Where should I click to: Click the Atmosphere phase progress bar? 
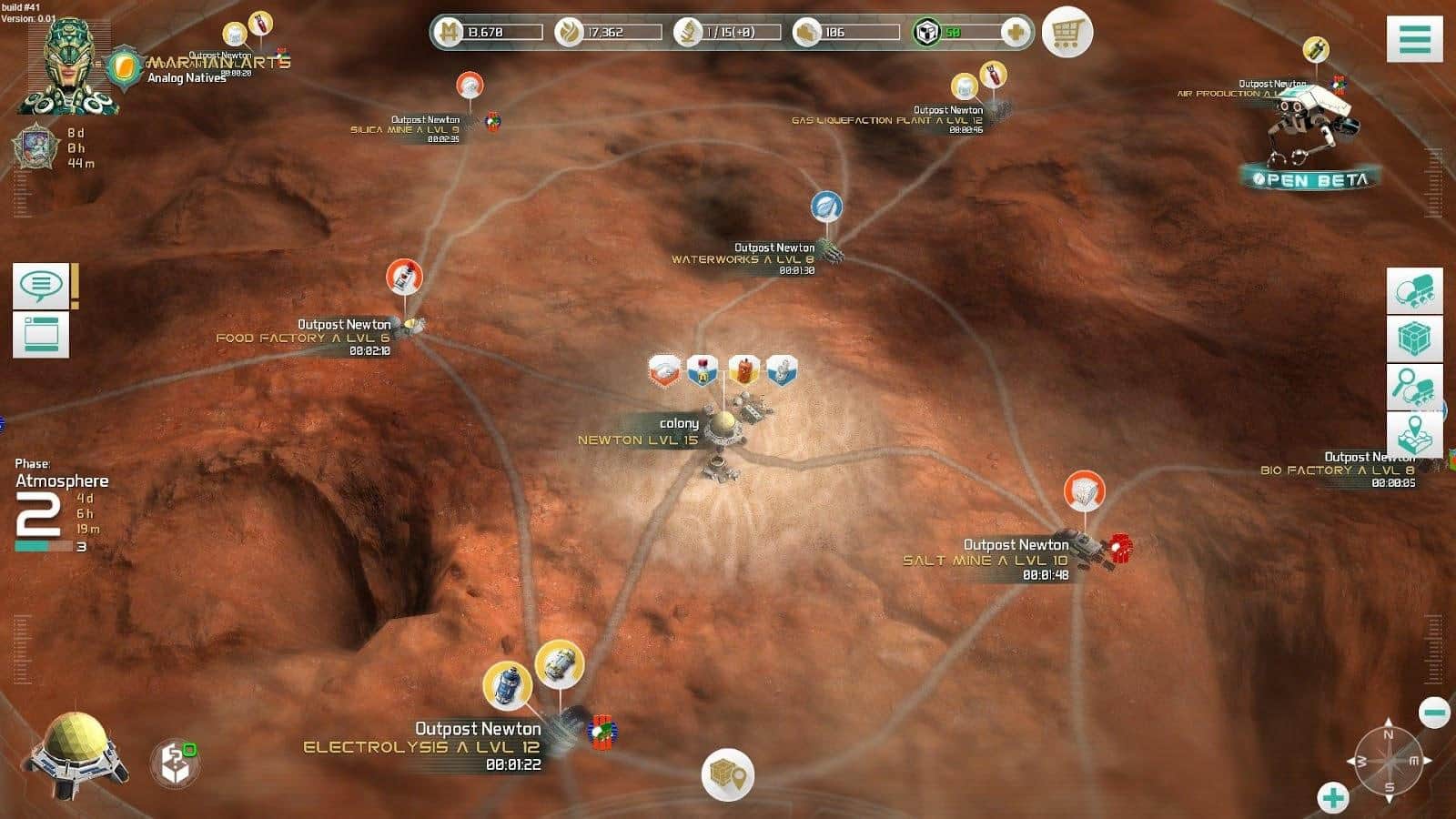point(44,546)
